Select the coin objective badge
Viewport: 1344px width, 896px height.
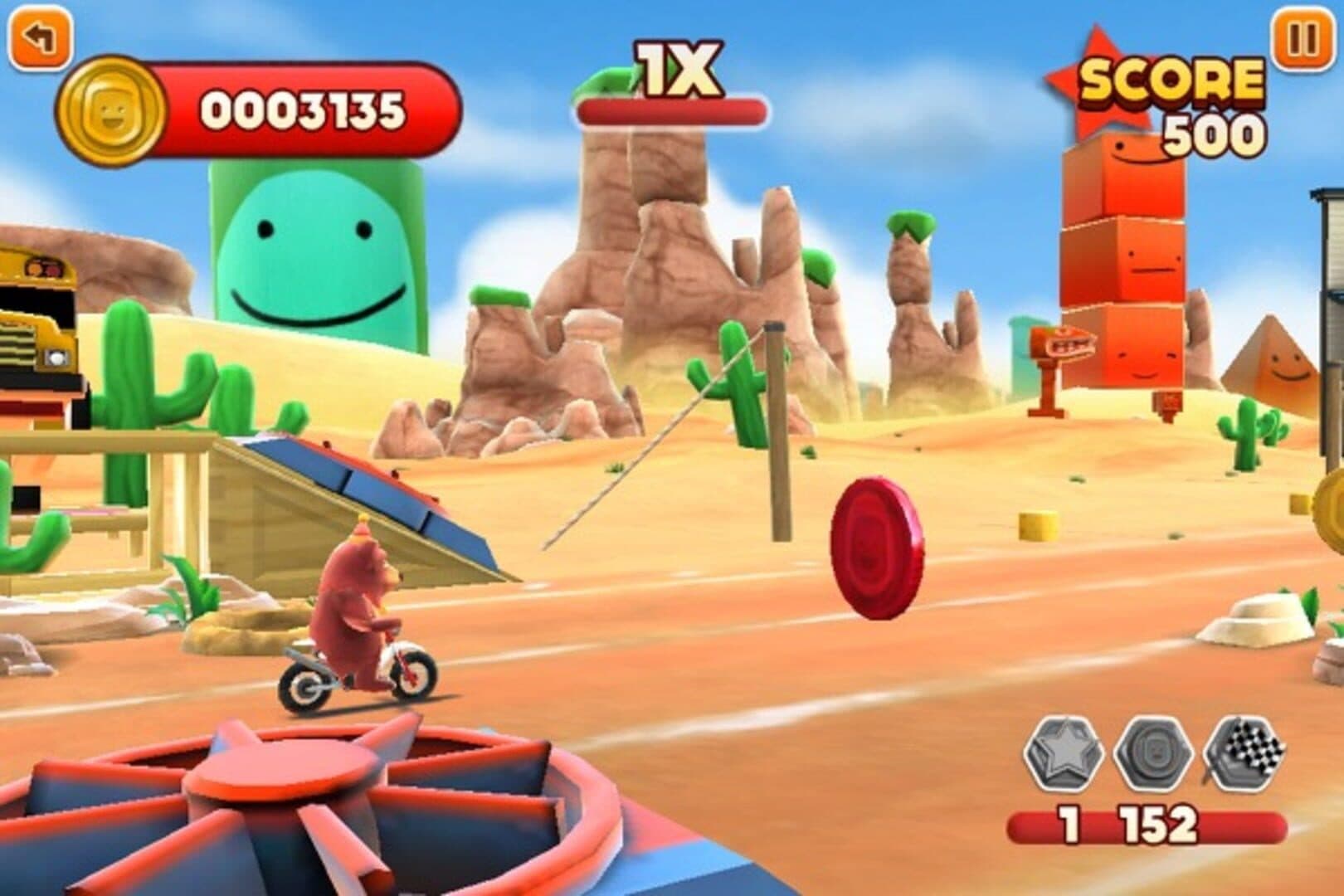click(x=1154, y=755)
